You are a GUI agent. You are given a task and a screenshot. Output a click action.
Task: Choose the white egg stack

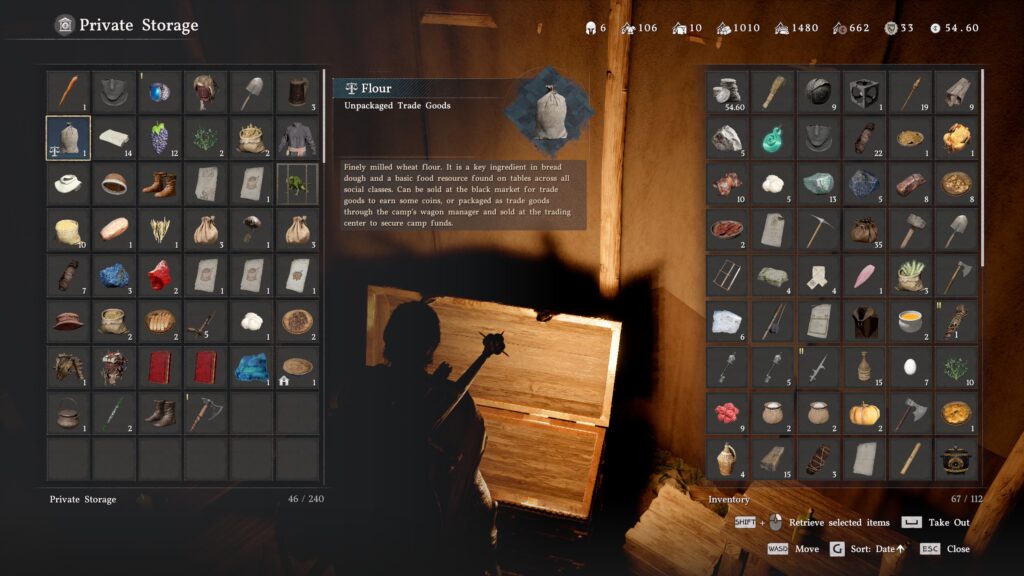coord(911,367)
